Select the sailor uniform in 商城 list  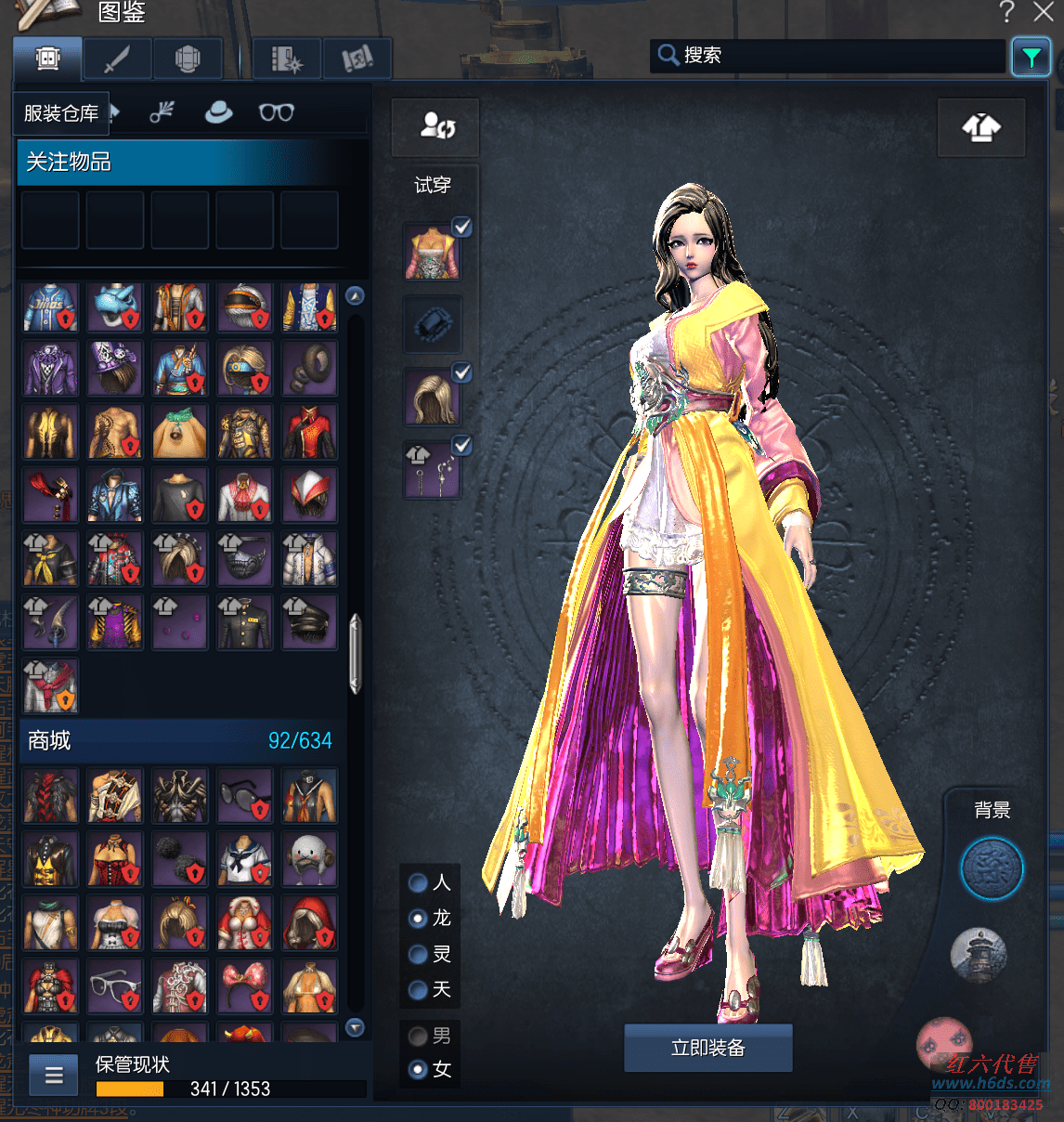[x=245, y=858]
